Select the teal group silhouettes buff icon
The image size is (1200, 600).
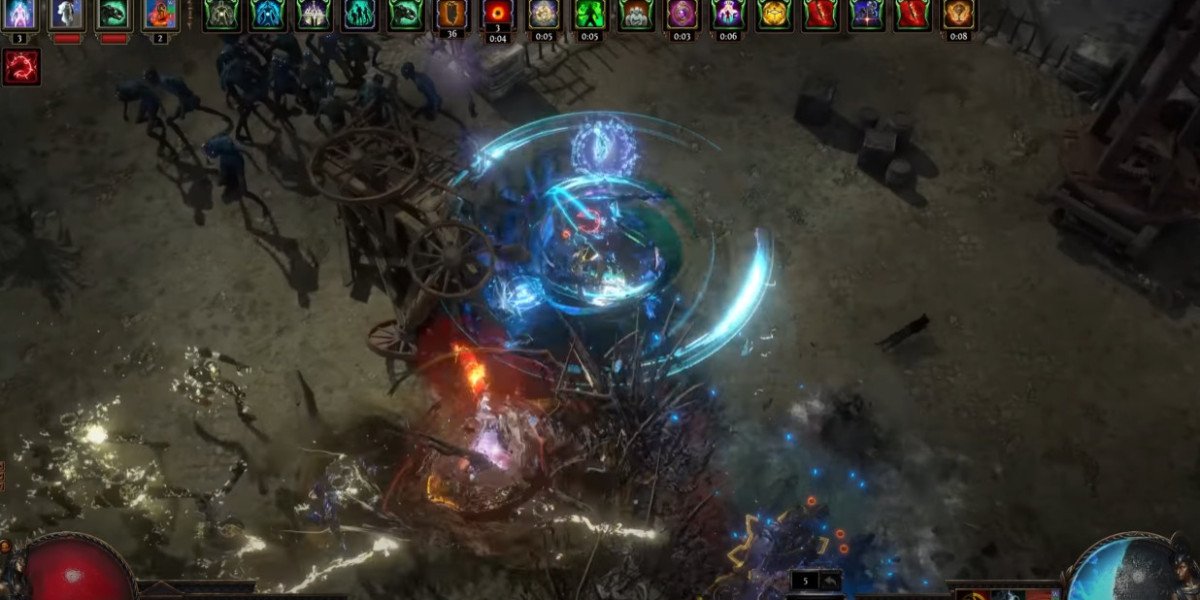coord(359,13)
